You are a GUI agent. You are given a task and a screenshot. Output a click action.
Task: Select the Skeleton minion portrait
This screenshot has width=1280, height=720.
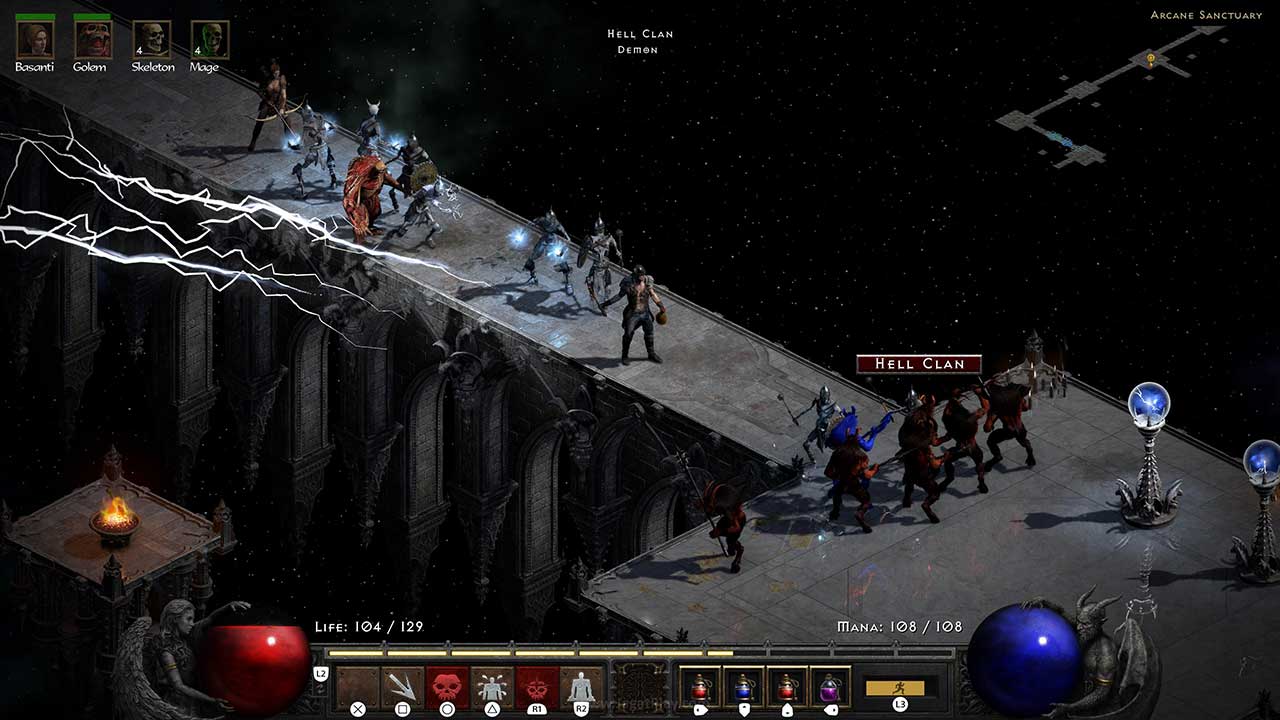tap(152, 40)
